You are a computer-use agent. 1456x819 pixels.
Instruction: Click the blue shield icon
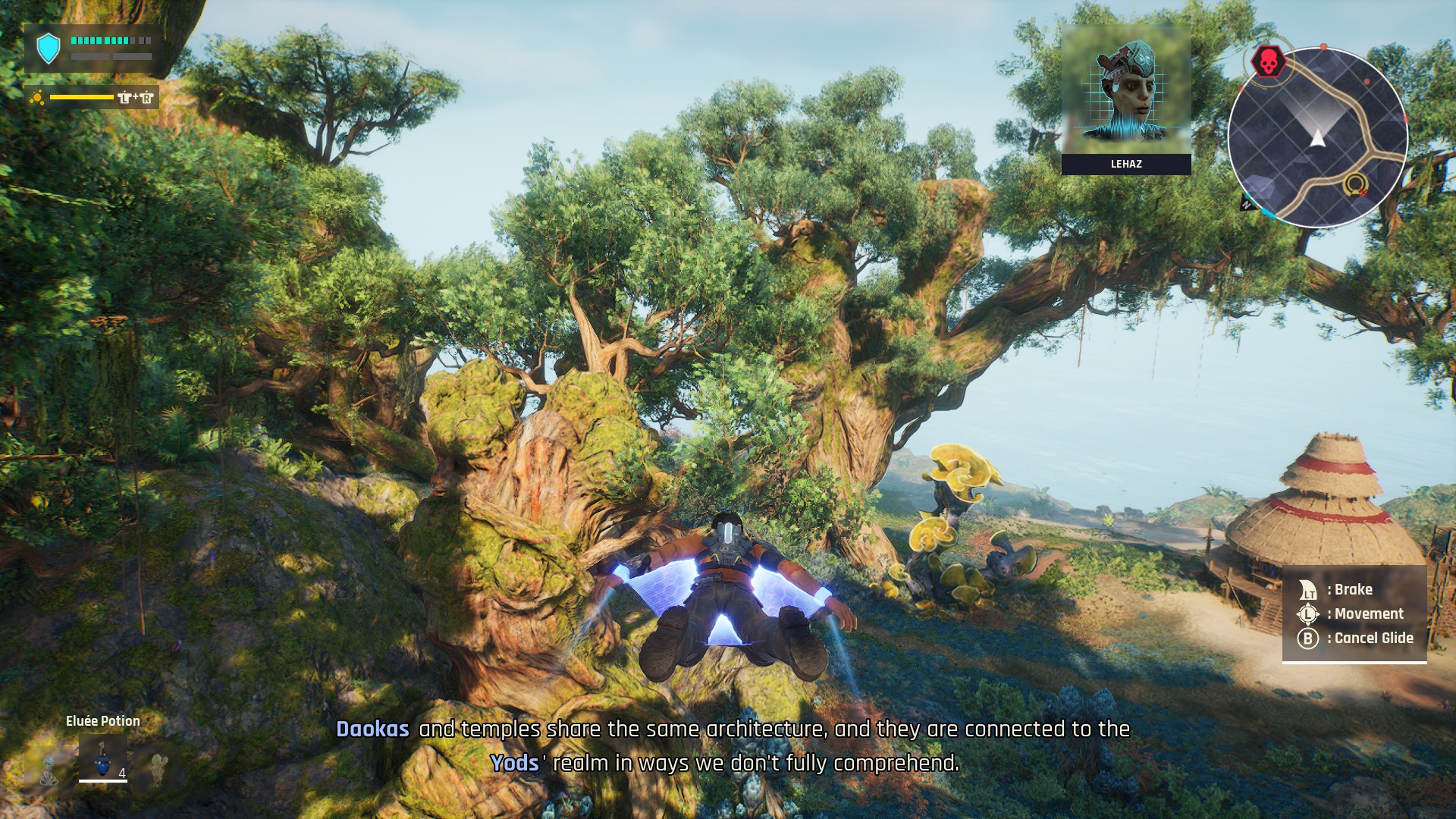pos(49,49)
